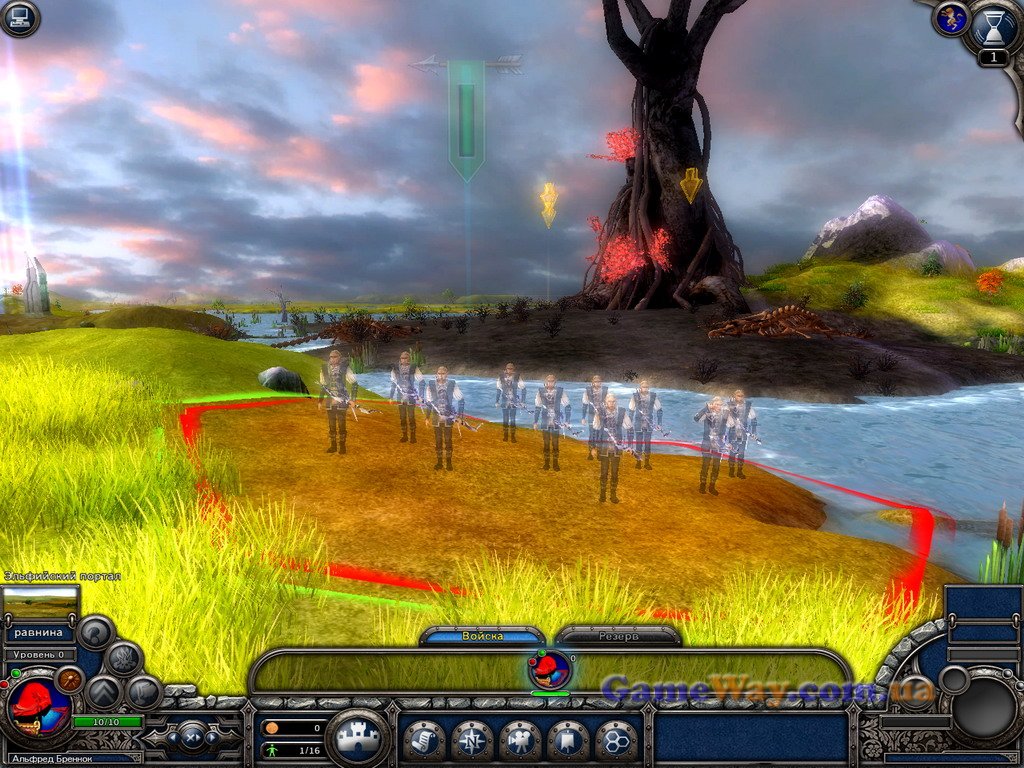1024x768 pixels.
Task: Click Альфред Бреннок's large hero portrait
Action: 37,708
